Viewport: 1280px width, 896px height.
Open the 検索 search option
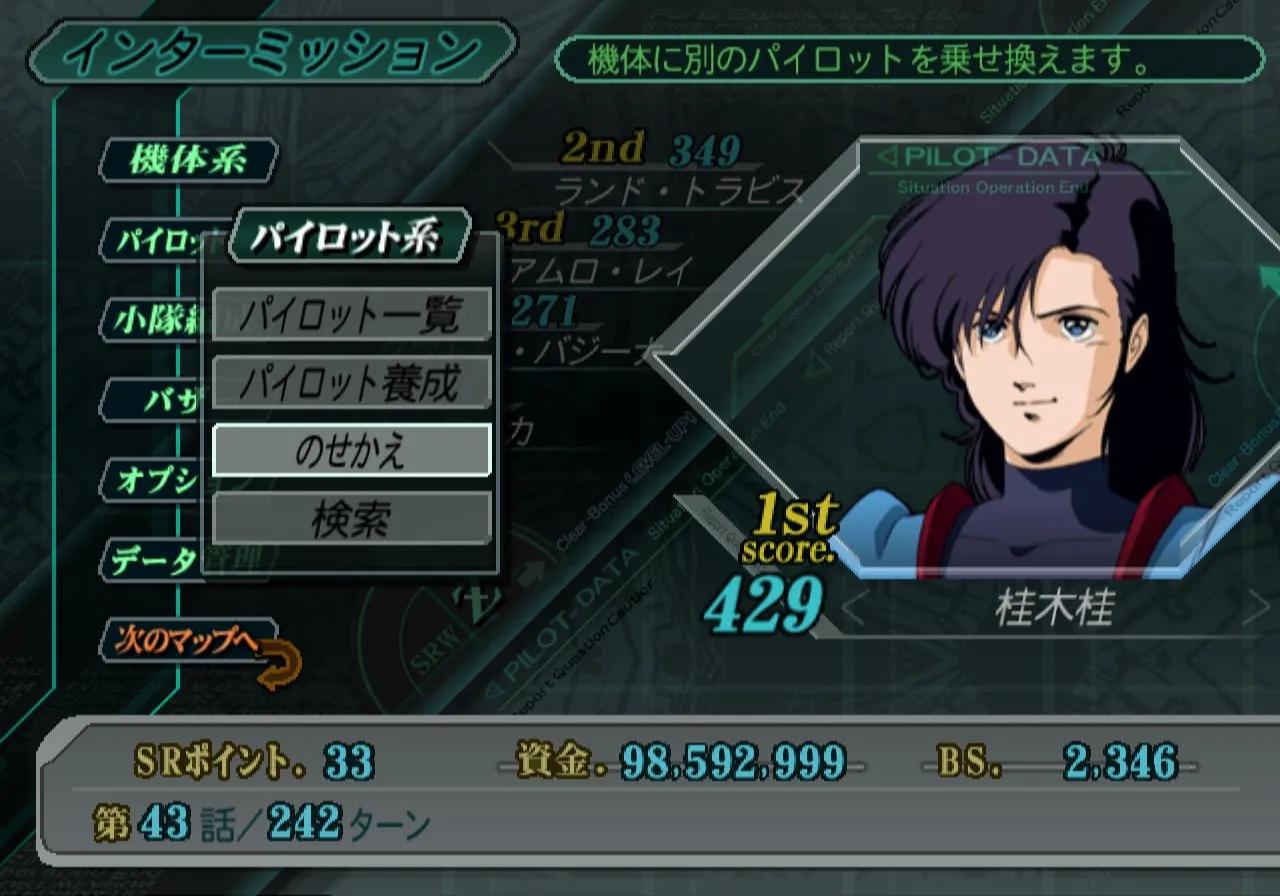(x=351, y=518)
